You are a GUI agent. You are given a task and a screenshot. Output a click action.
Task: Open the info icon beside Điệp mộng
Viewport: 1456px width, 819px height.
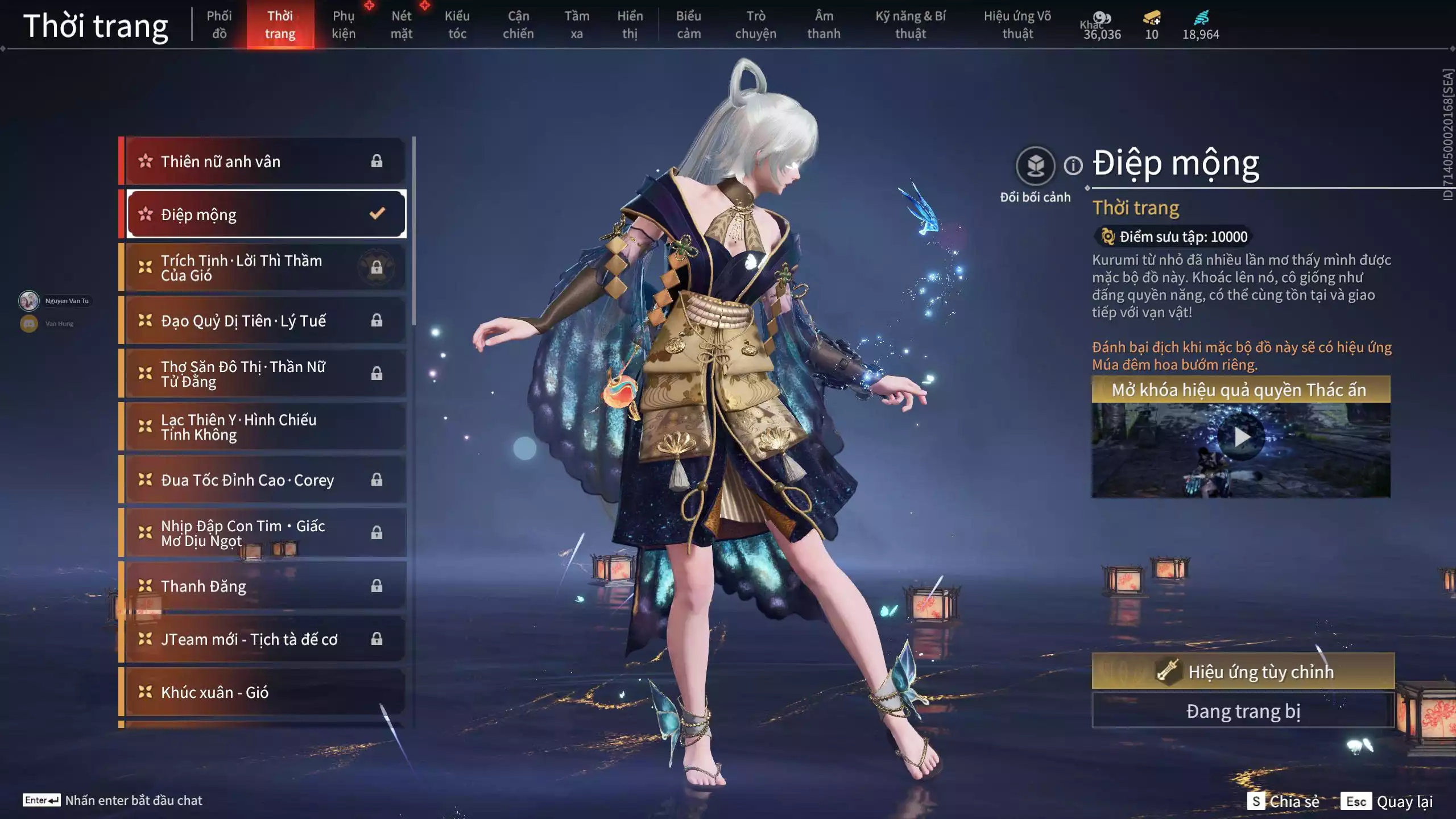coord(1073,166)
